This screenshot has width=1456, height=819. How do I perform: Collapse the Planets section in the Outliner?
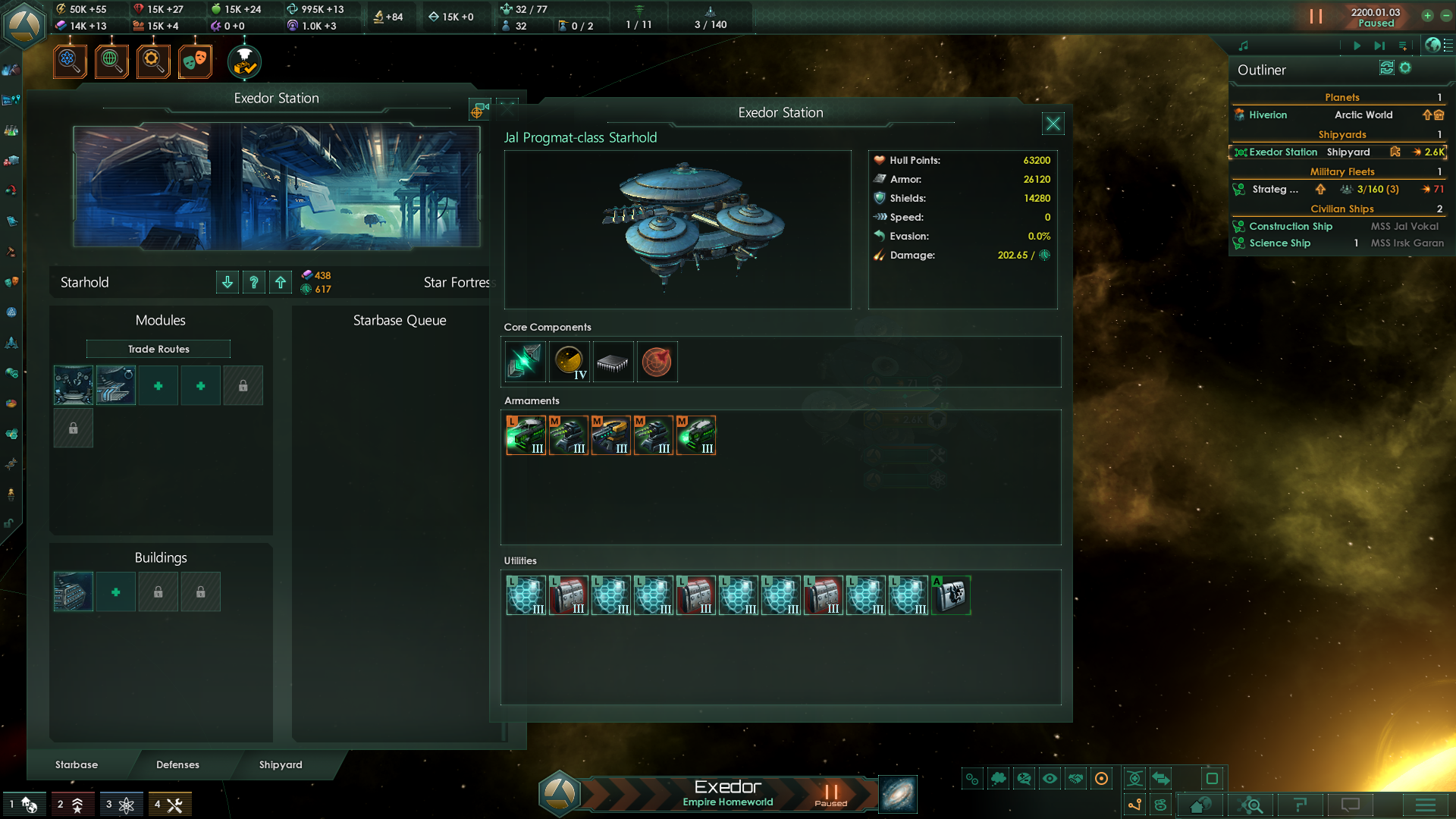pos(1342,97)
